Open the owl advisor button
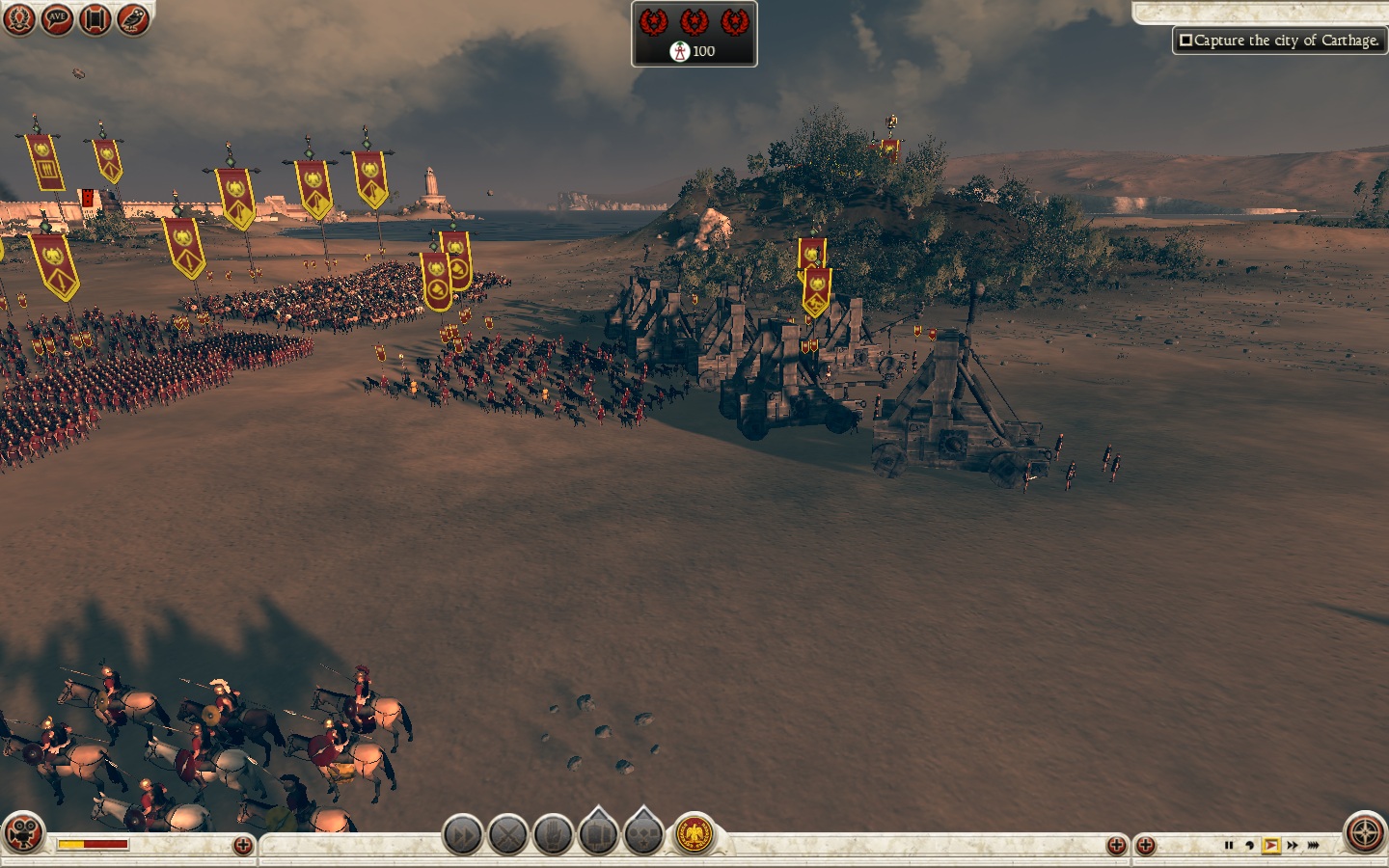Image resolution: width=1389 pixels, height=868 pixels. pyautogui.click(x=133, y=18)
